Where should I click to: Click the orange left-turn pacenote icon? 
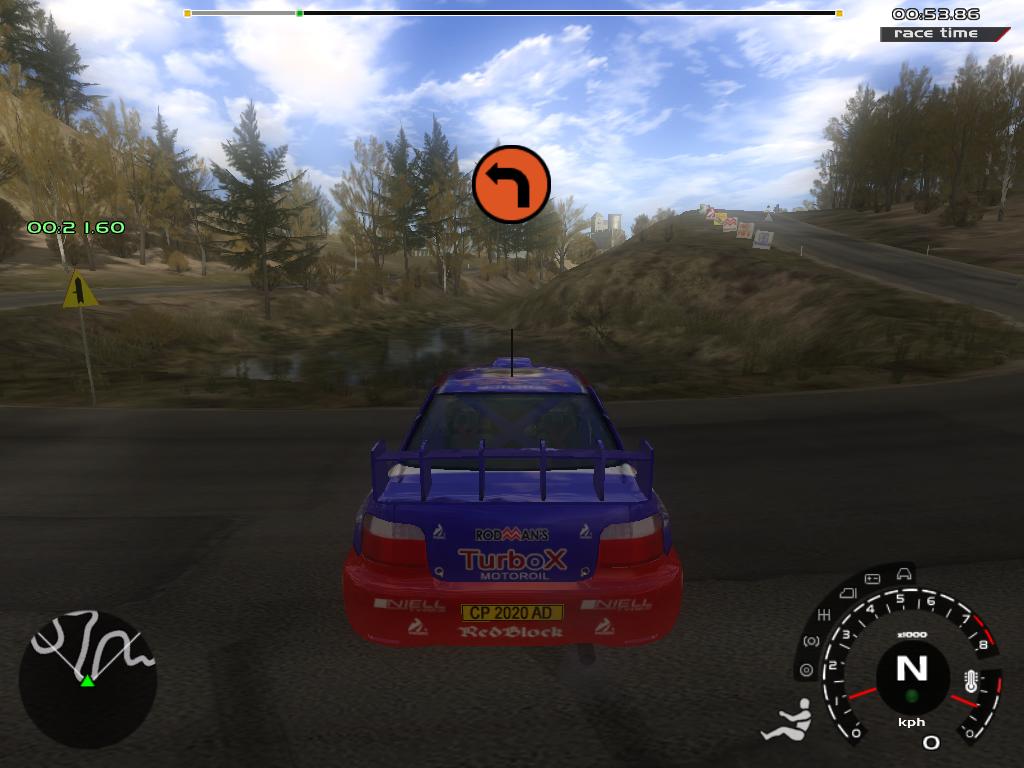click(511, 184)
